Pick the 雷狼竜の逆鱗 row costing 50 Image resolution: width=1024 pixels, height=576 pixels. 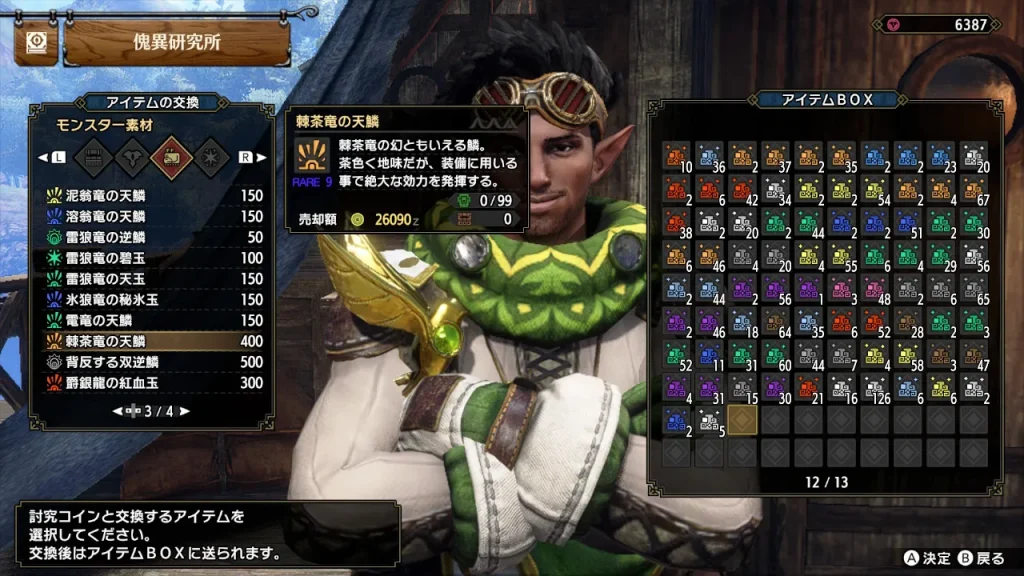pyautogui.click(x=150, y=237)
